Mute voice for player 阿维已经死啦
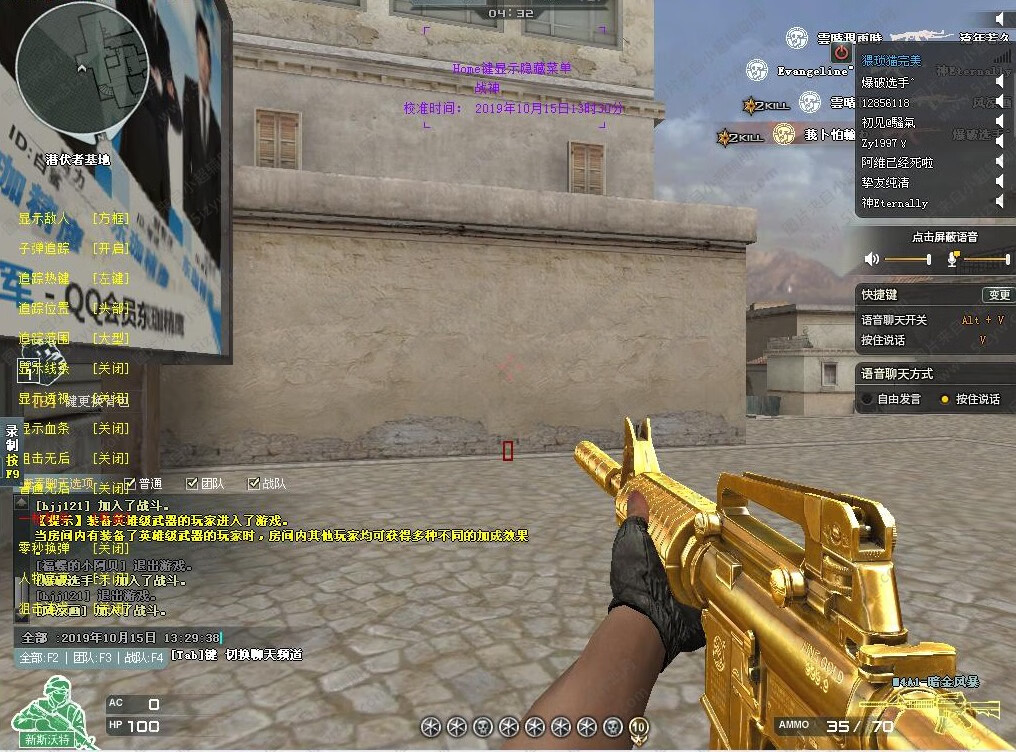The height and width of the screenshot is (752, 1016). point(999,162)
